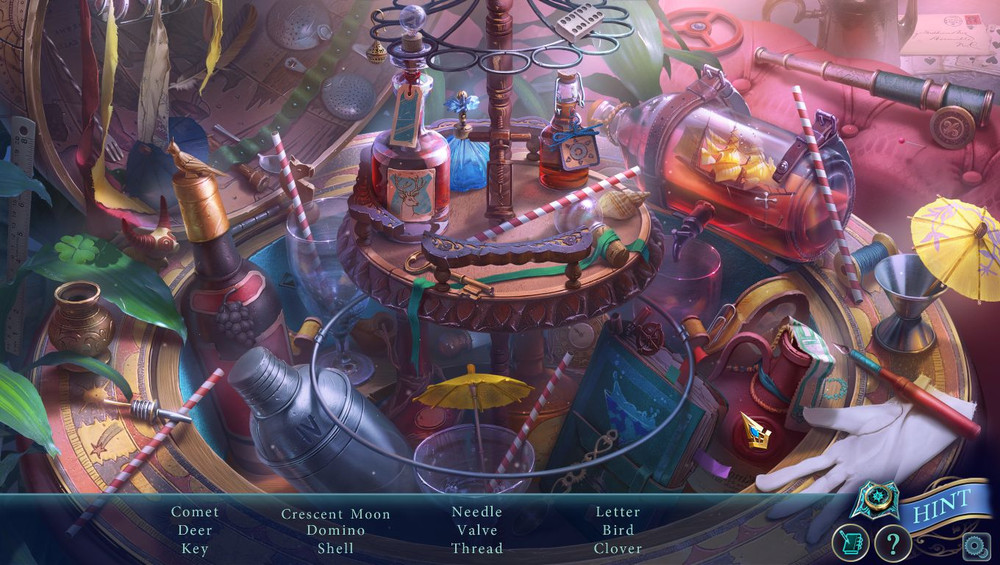Open the notepad journal icon

click(x=850, y=543)
